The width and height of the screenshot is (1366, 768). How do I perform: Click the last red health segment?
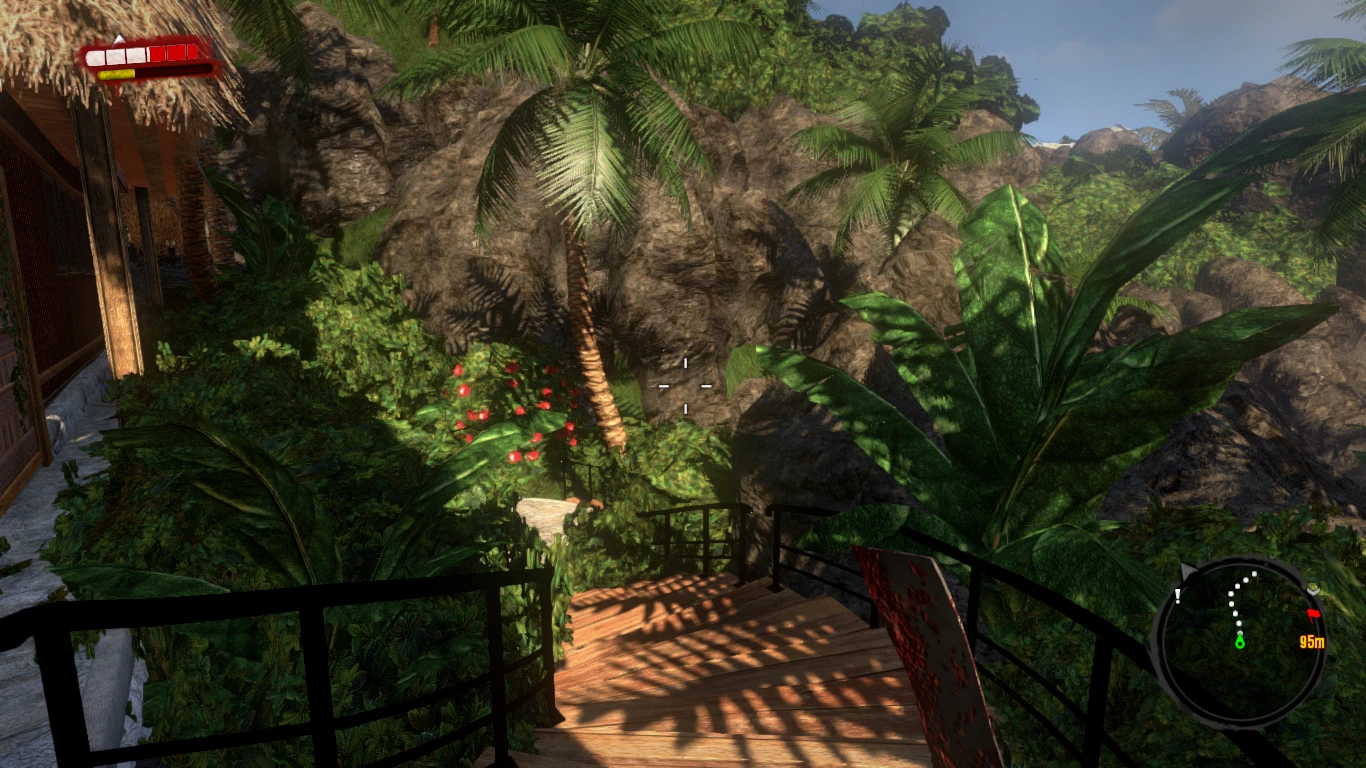pyautogui.click(x=191, y=52)
